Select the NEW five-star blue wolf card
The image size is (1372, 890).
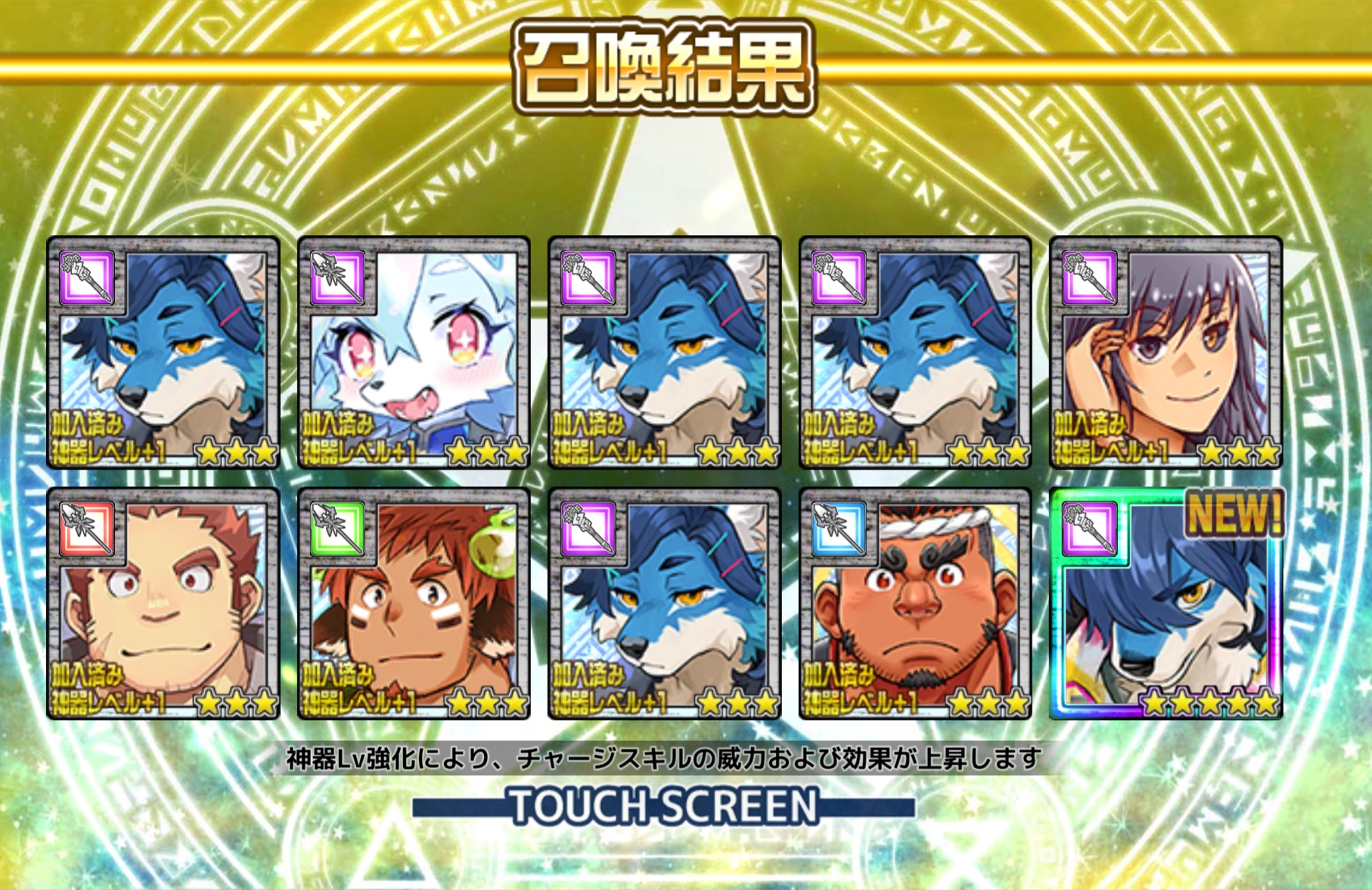pos(1166,603)
